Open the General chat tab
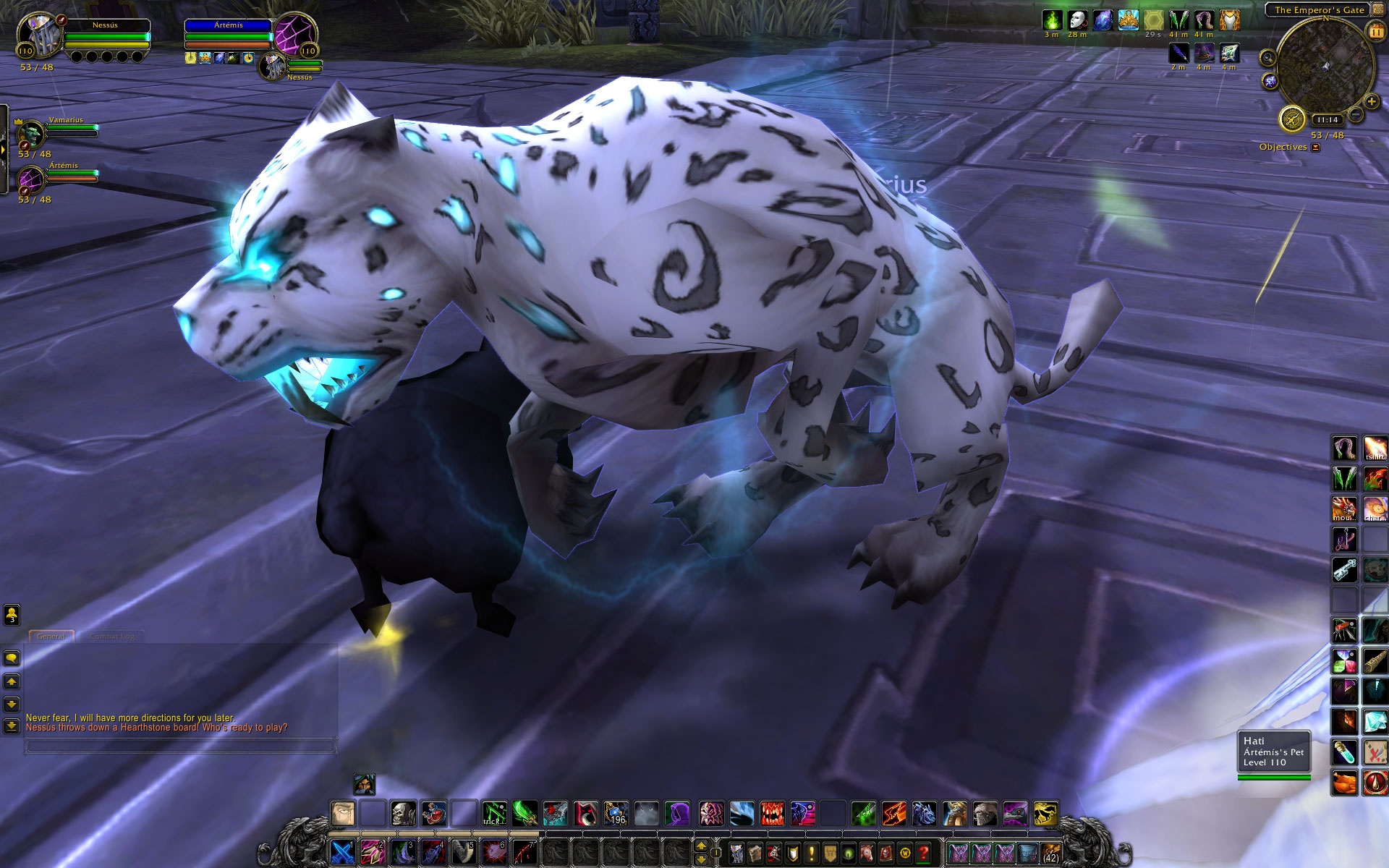1389x868 pixels. coord(51,637)
